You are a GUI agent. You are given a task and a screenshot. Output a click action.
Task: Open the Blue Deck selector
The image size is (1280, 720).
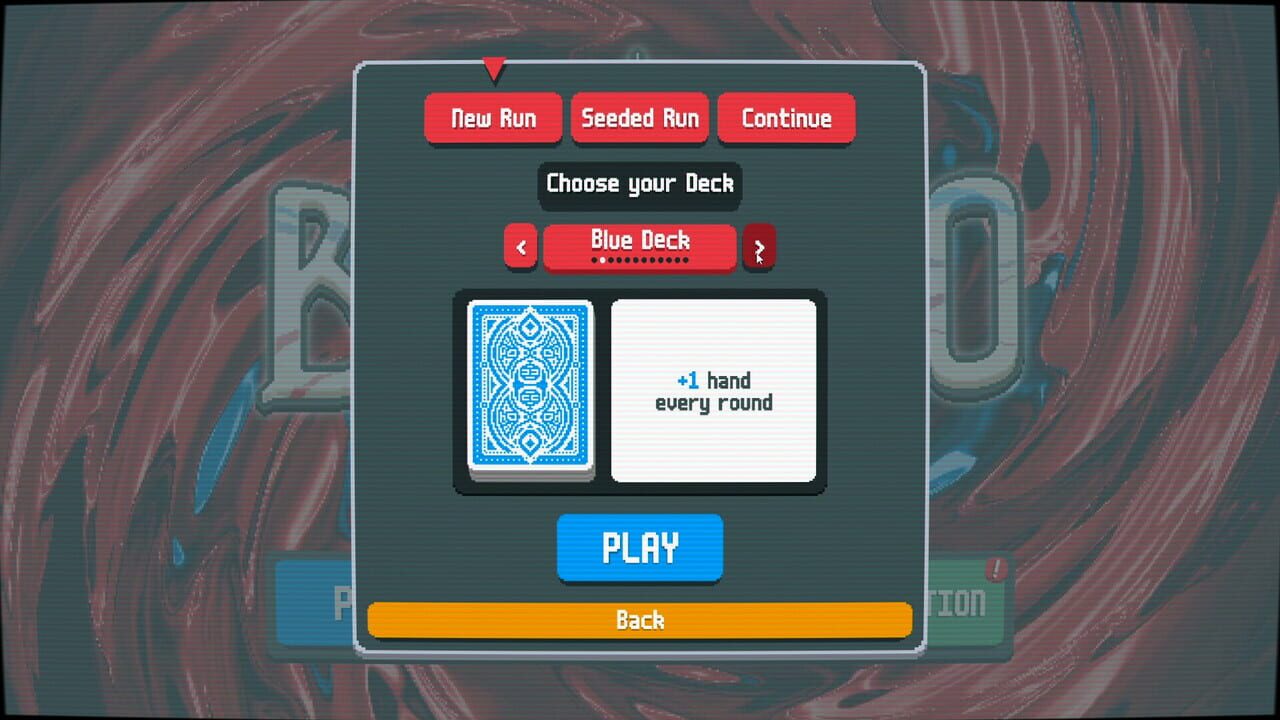tap(639, 240)
